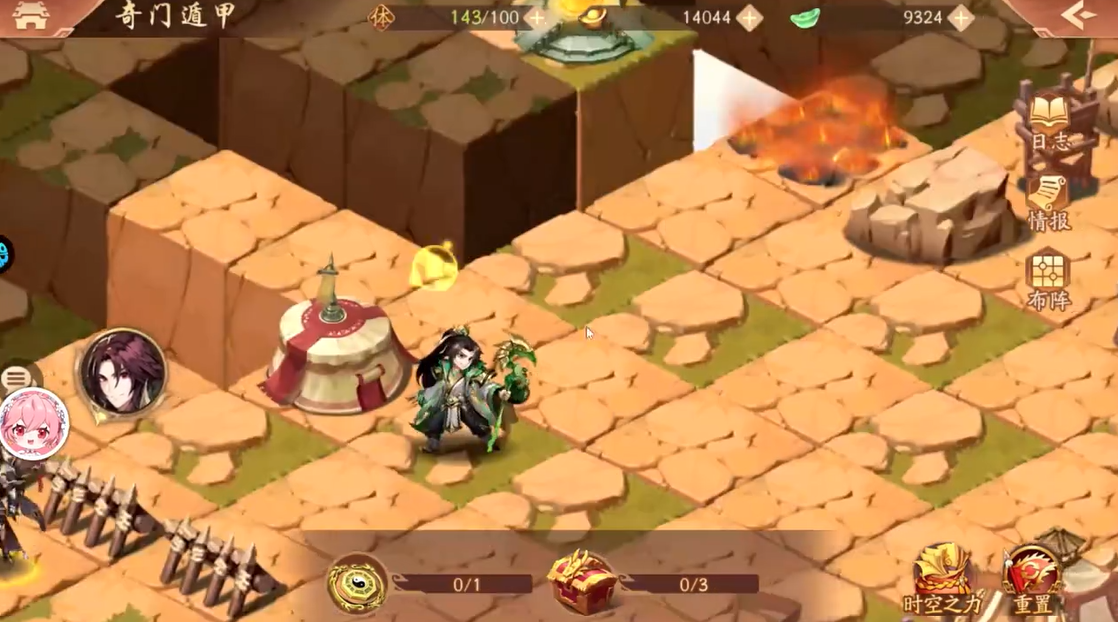This screenshot has height=622, width=1118.
Task: Add stamina with the plus button
Action: click(537, 18)
